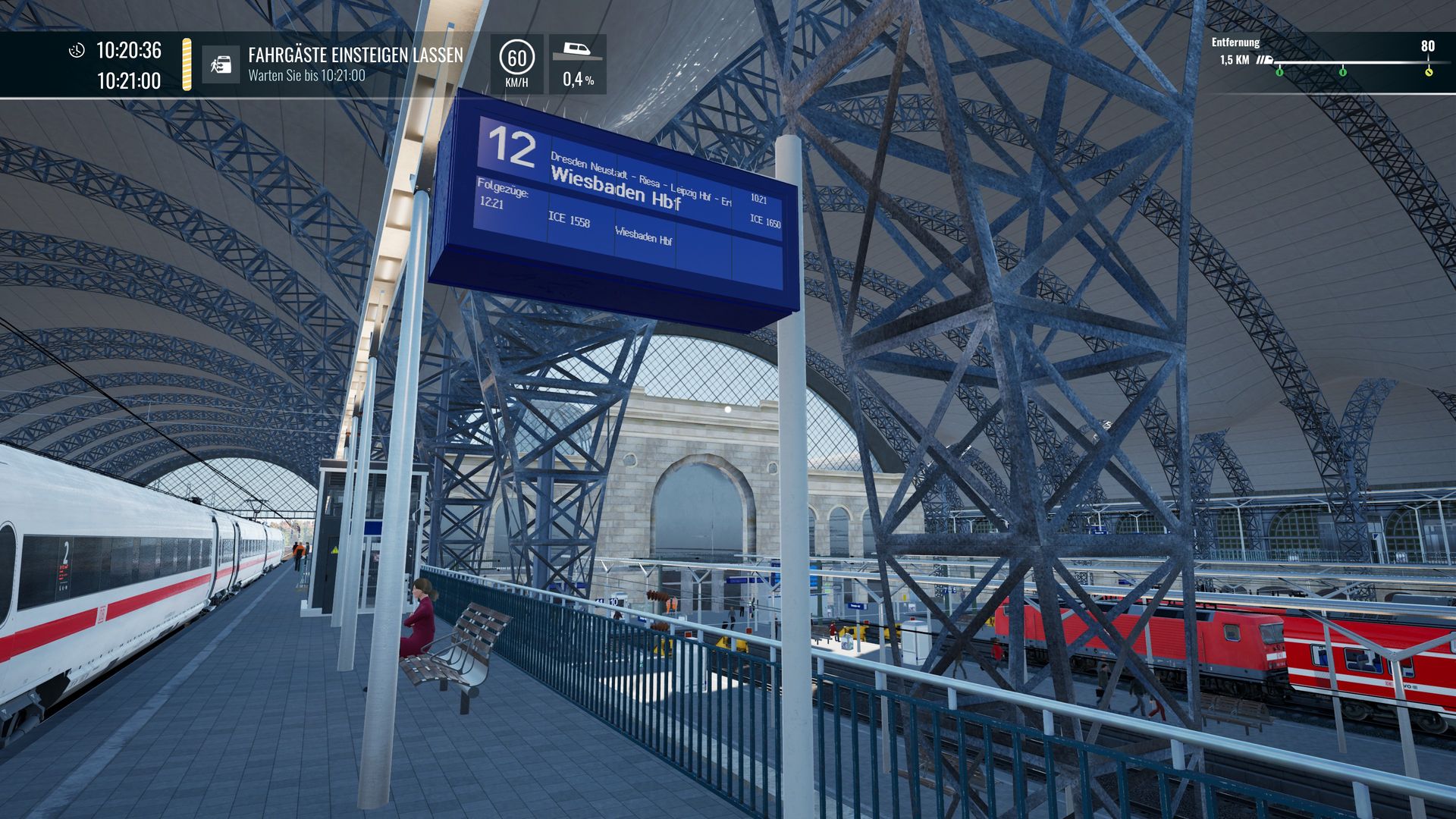The height and width of the screenshot is (819, 1456).
Task: Open the Fahrgäste einsteigen lassen objective
Action: click(x=355, y=55)
